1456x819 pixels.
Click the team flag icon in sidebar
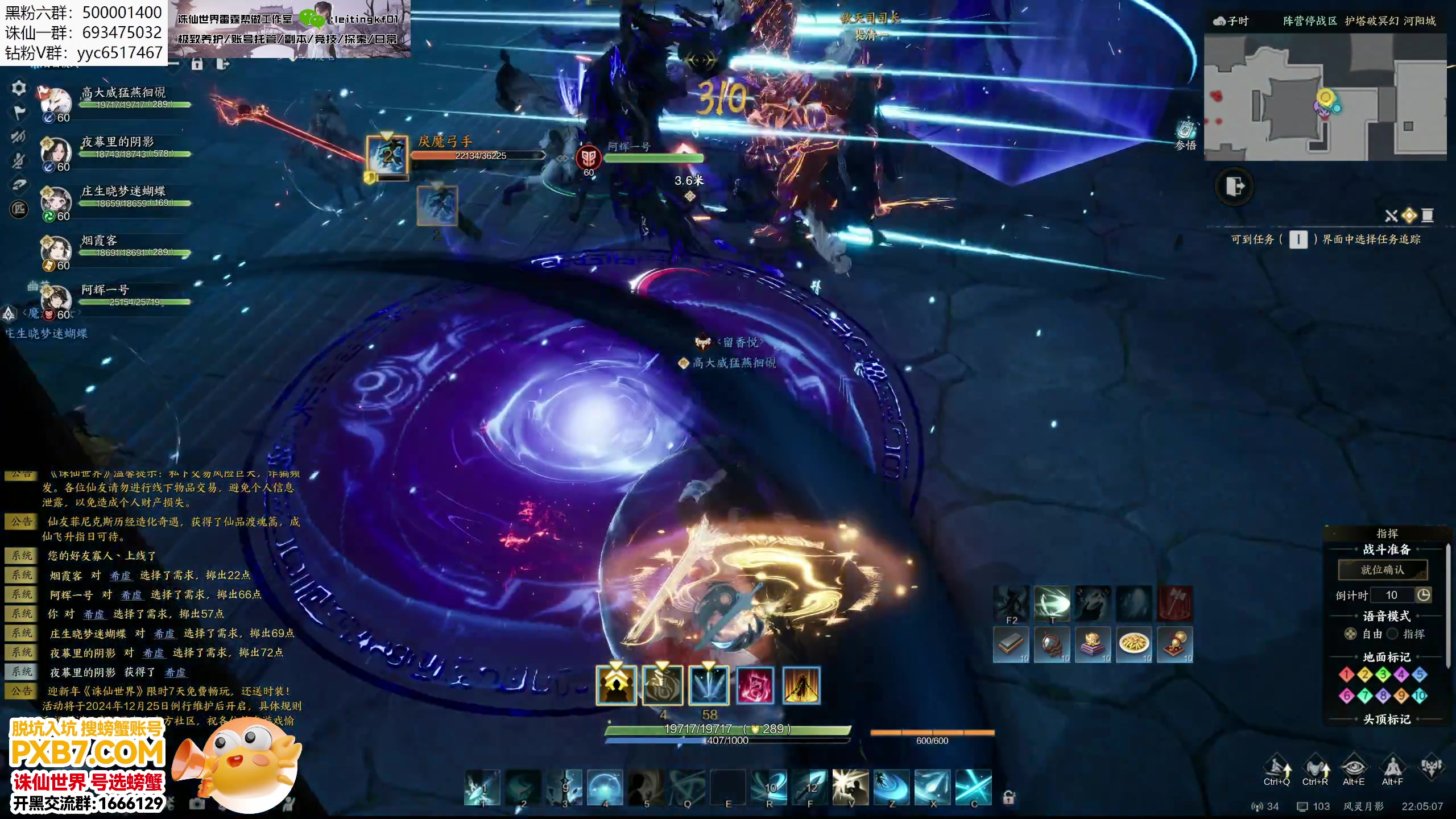pos(19,113)
